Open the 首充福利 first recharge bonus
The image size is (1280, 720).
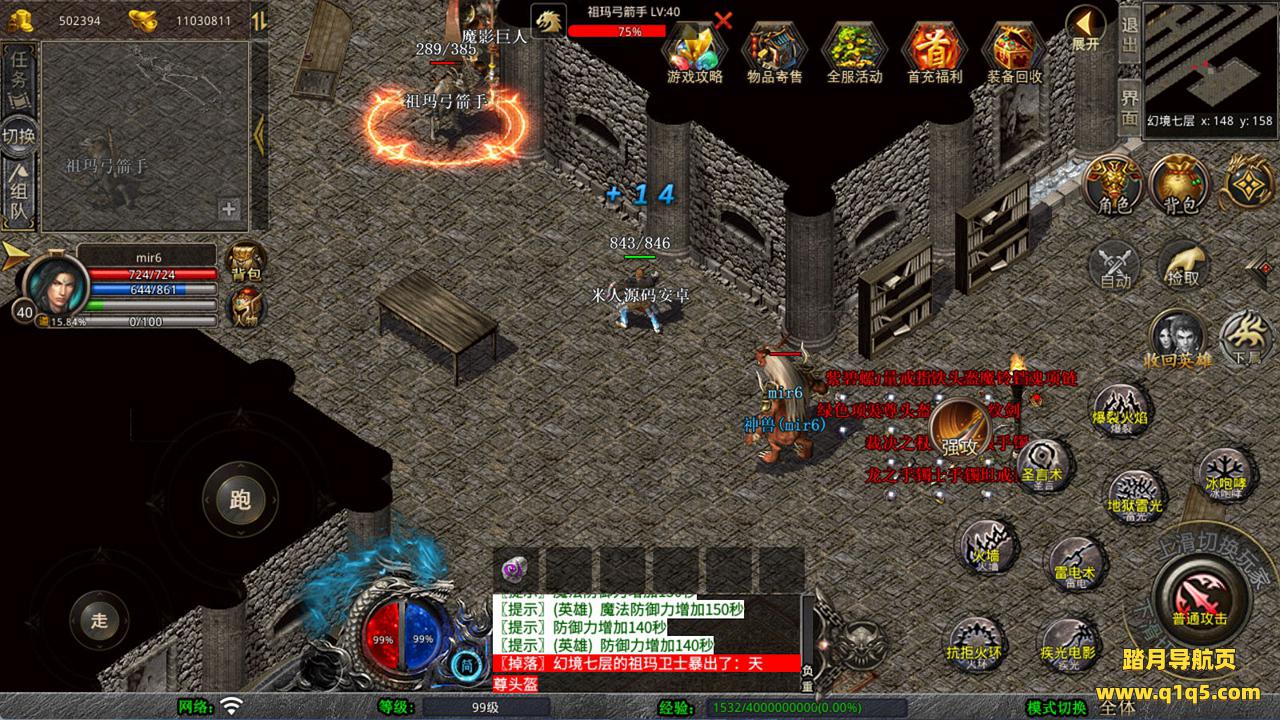tap(934, 48)
